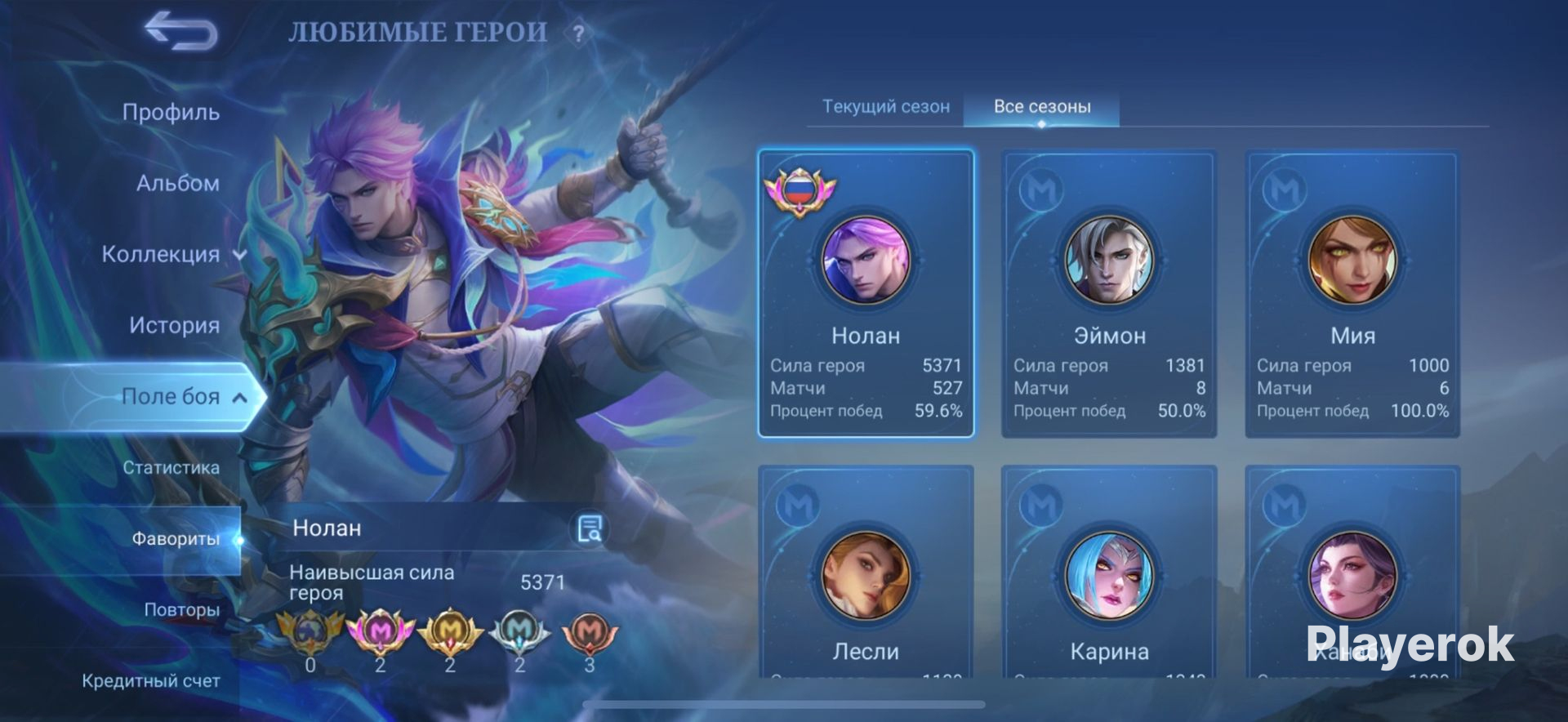Select the Альбом menu entry
This screenshot has width=1568, height=722.
(x=177, y=183)
